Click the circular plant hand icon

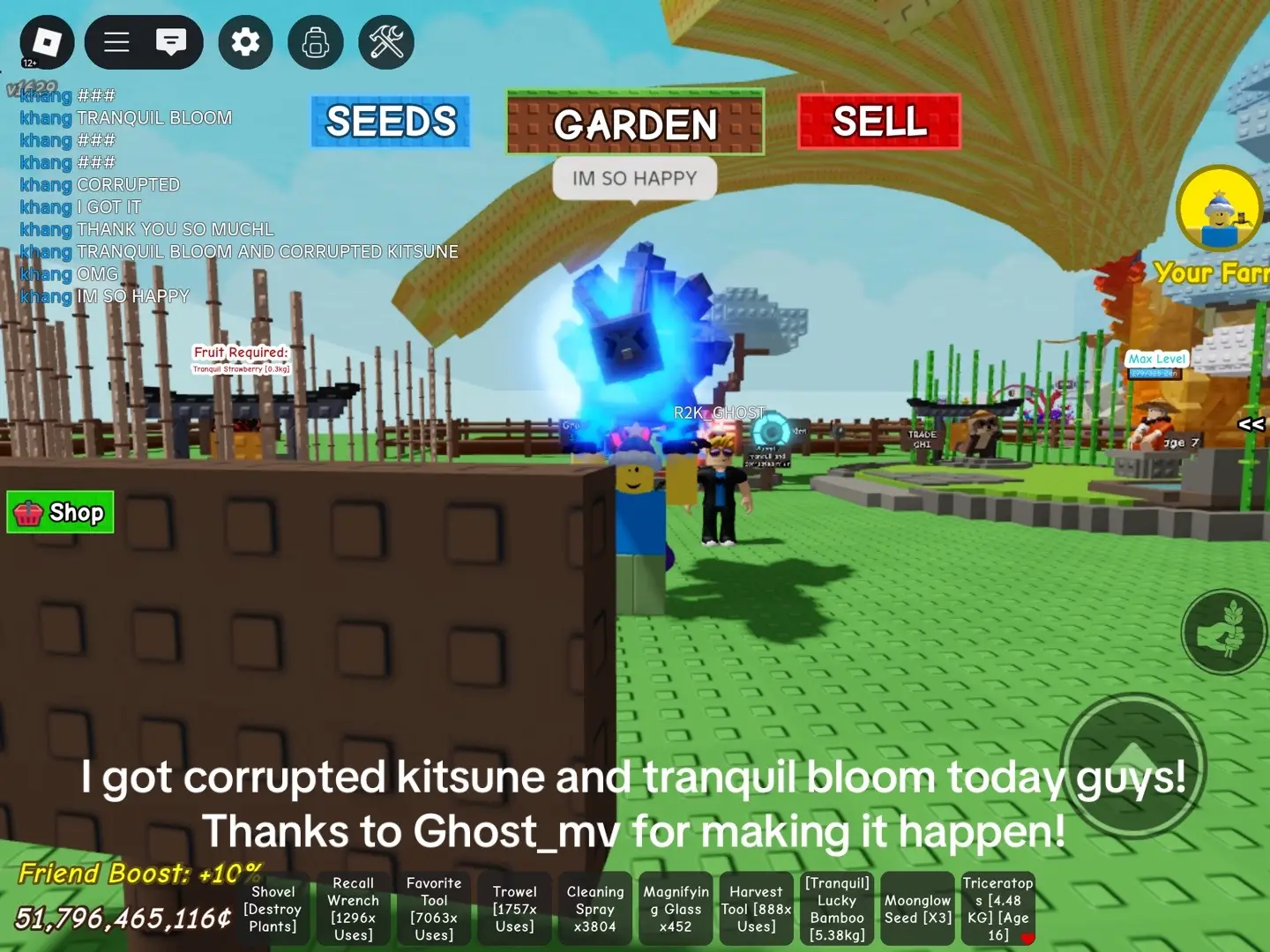tap(1223, 632)
